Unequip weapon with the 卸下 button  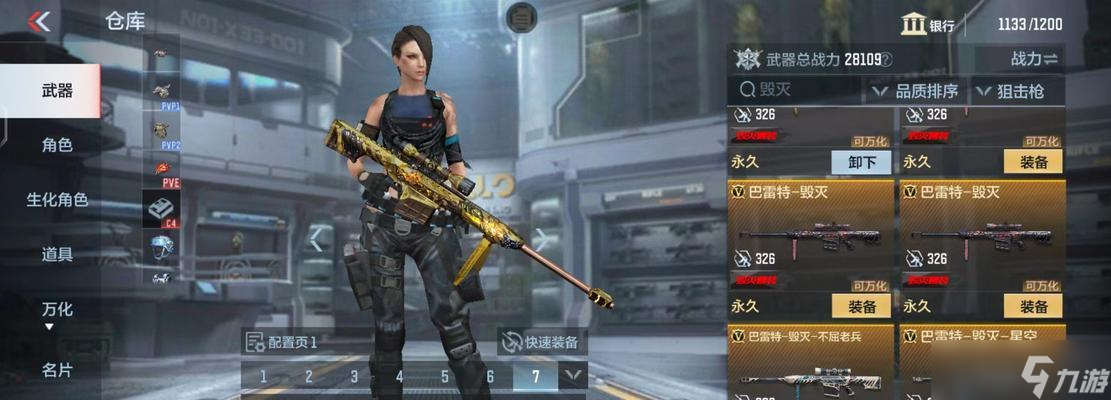coord(861,162)
